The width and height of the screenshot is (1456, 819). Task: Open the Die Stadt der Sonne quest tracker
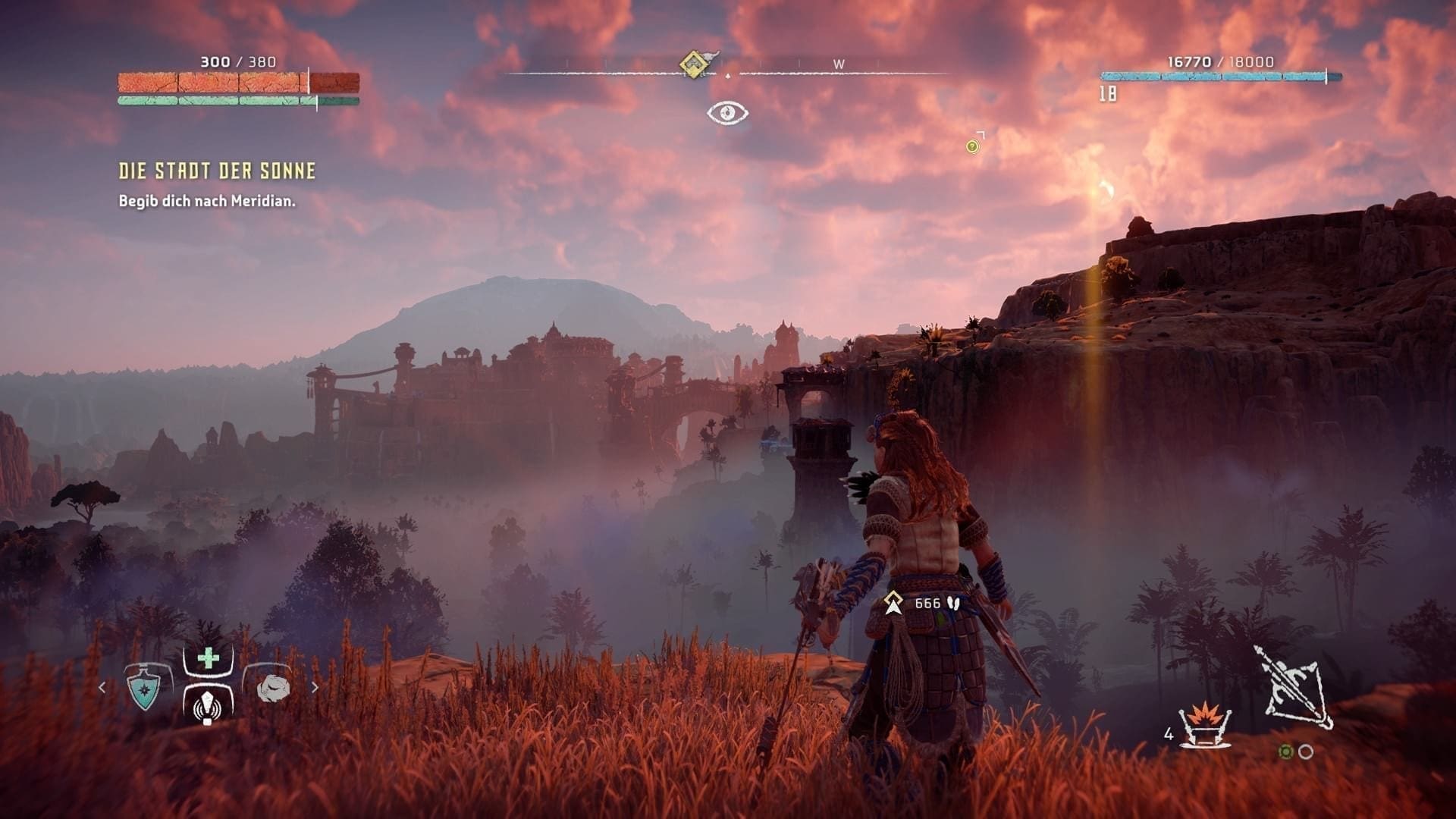pyautogui.click(x=217, y=171)
